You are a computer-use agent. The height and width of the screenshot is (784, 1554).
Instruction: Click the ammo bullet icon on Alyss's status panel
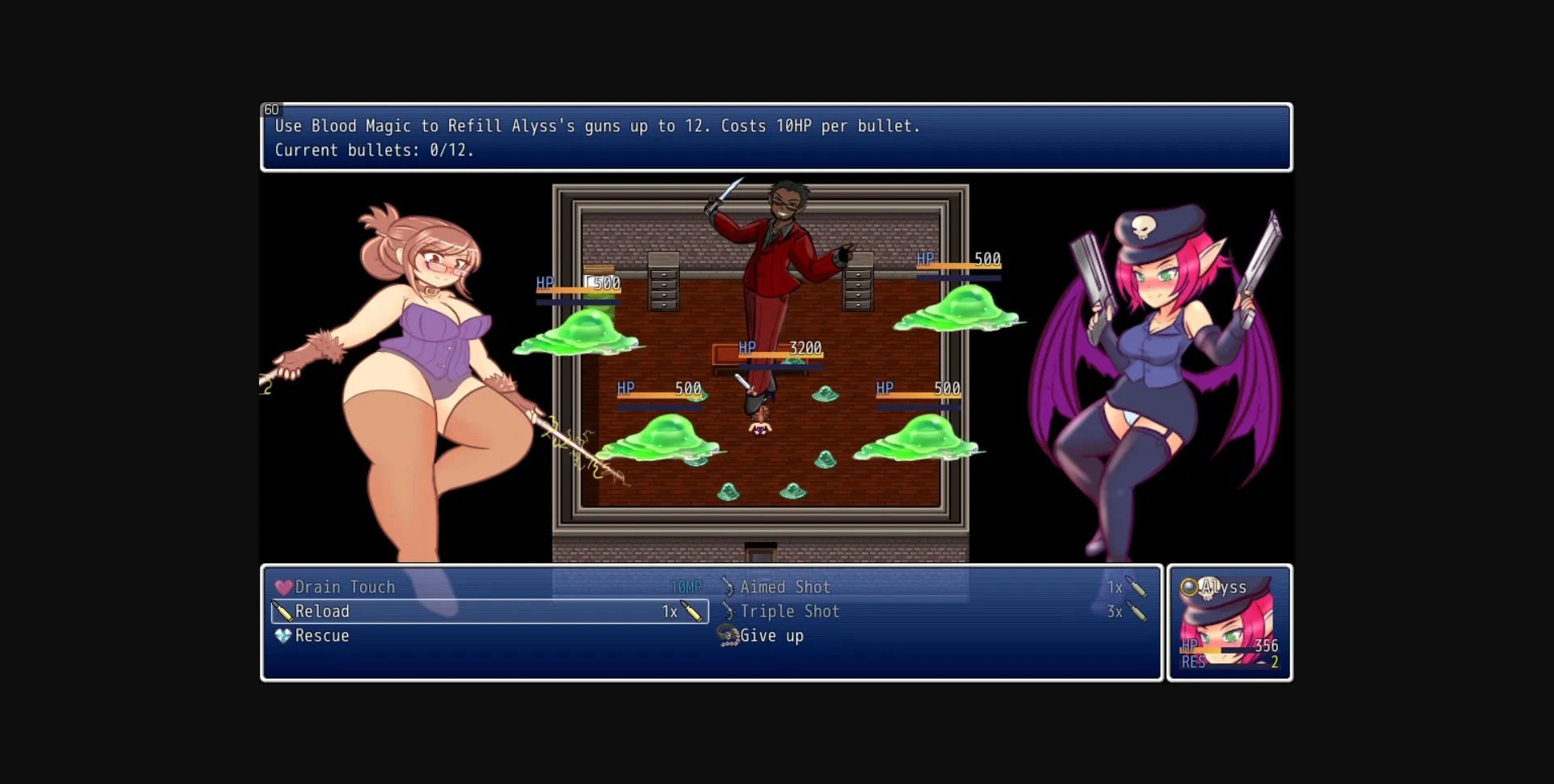1260,661
